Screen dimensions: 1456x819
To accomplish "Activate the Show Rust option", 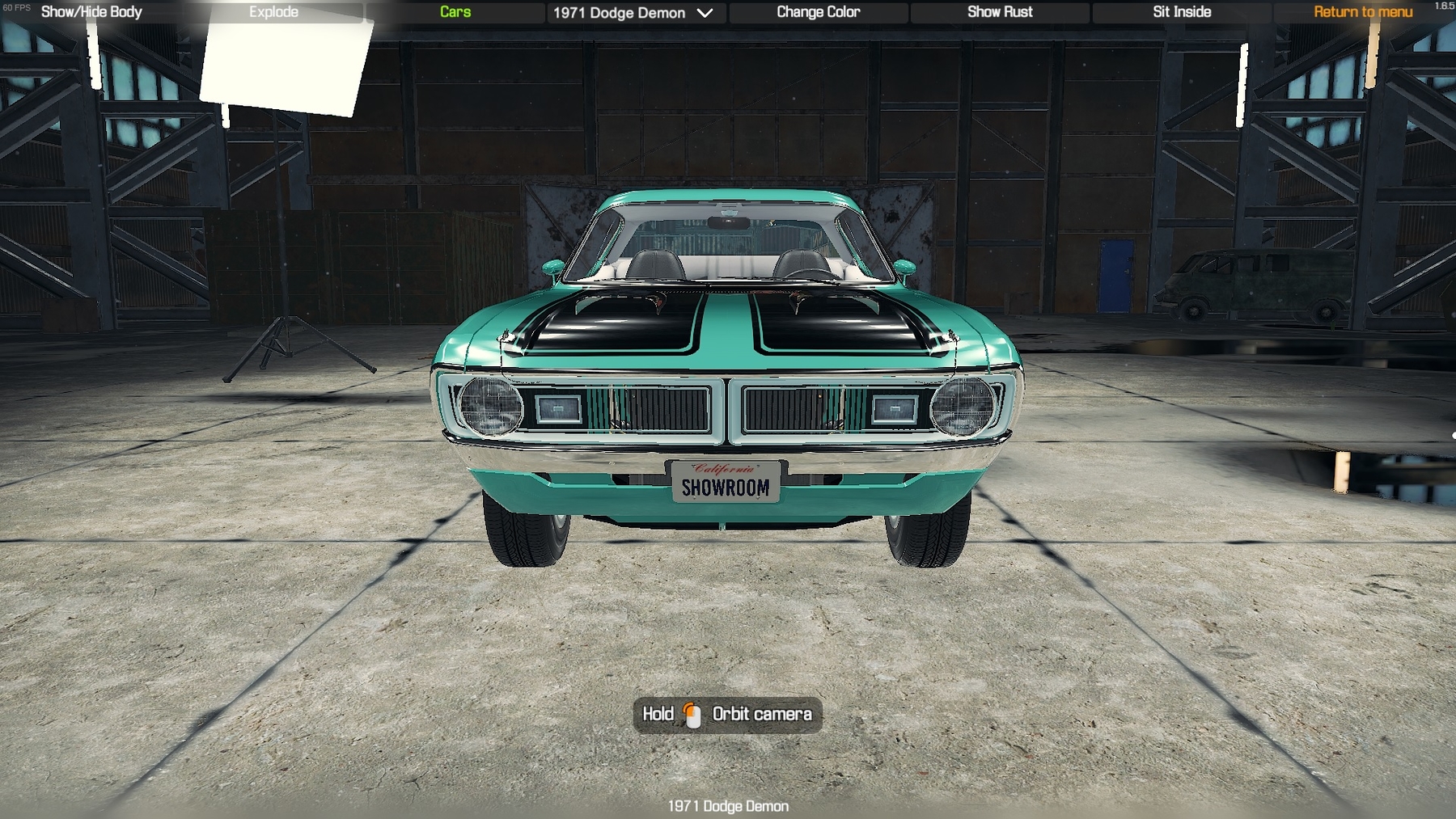I will coord(1000,12).
